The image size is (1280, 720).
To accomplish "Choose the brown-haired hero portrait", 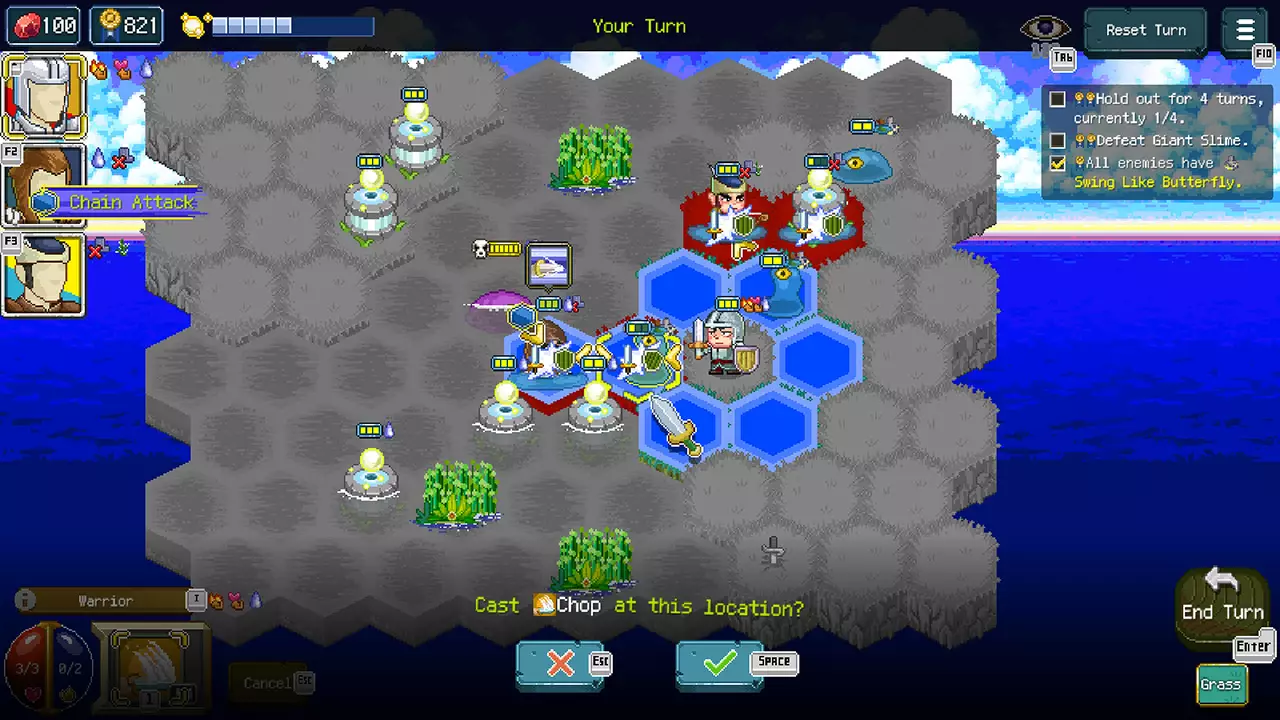I will [x=43, y=185].
